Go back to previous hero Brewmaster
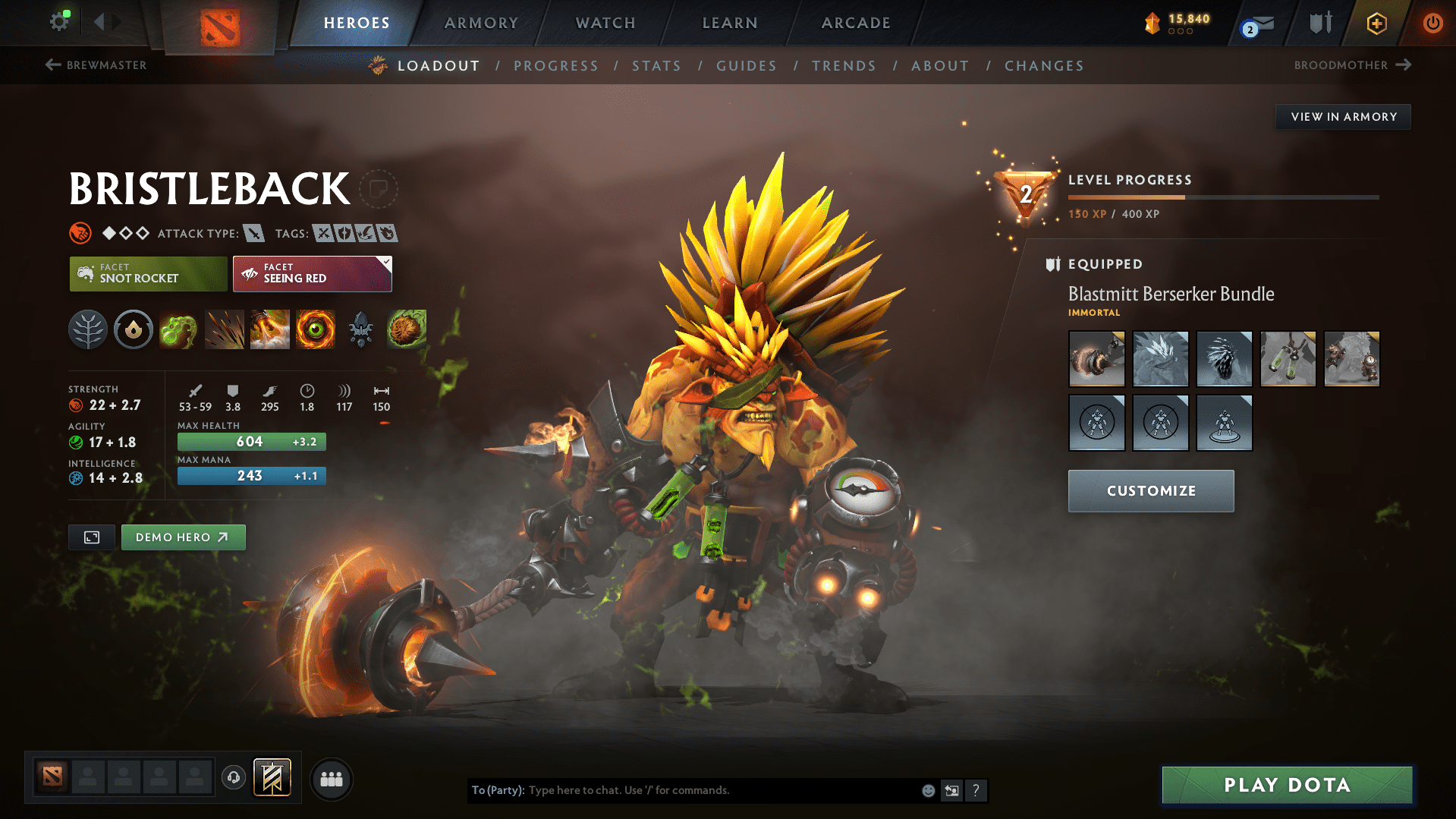The width and height of the screenshot is (1456, 819). tap(96, 65)
